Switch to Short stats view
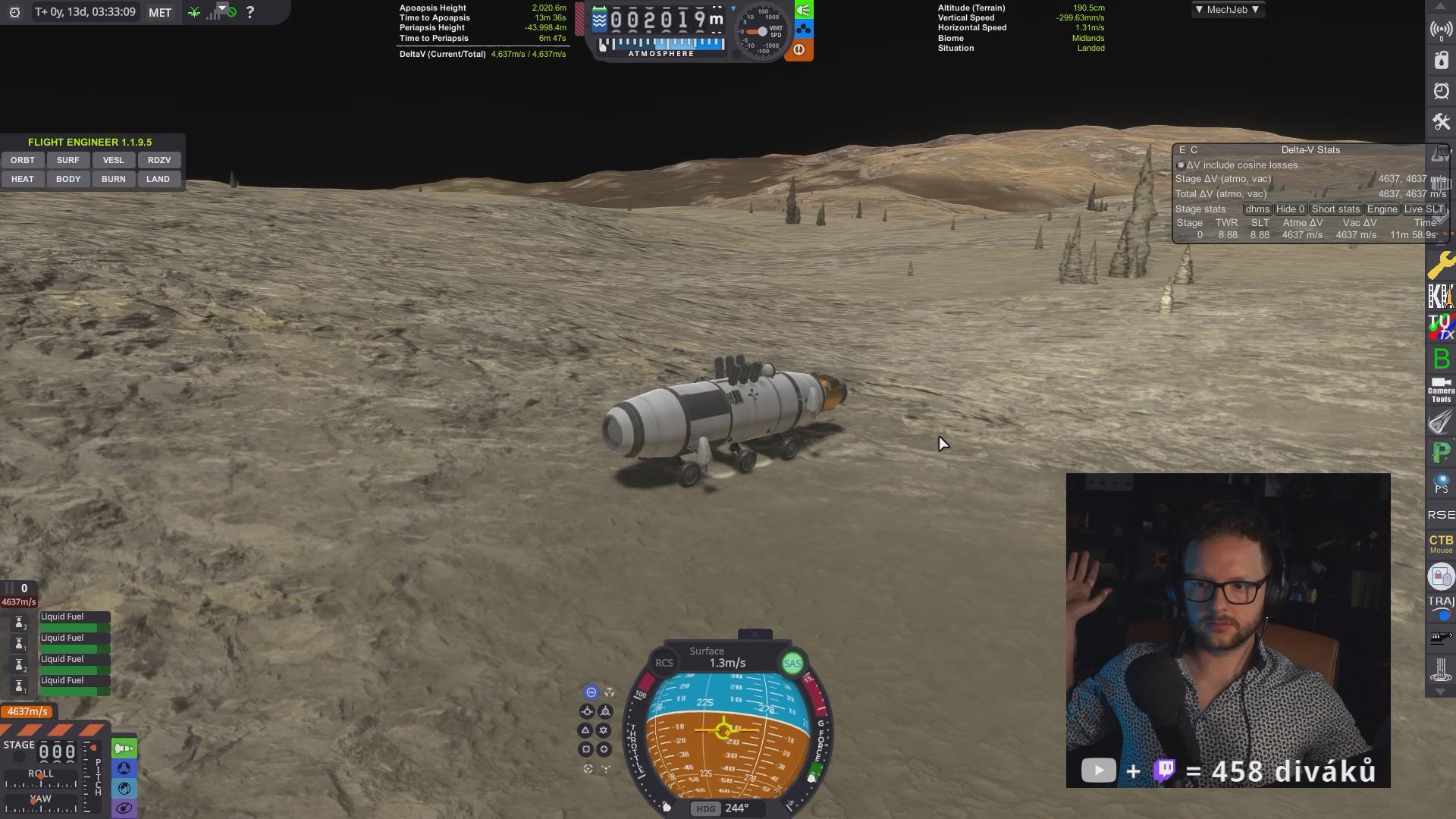This screenshot has height=819, width=1456. [x=1335, y=209]
